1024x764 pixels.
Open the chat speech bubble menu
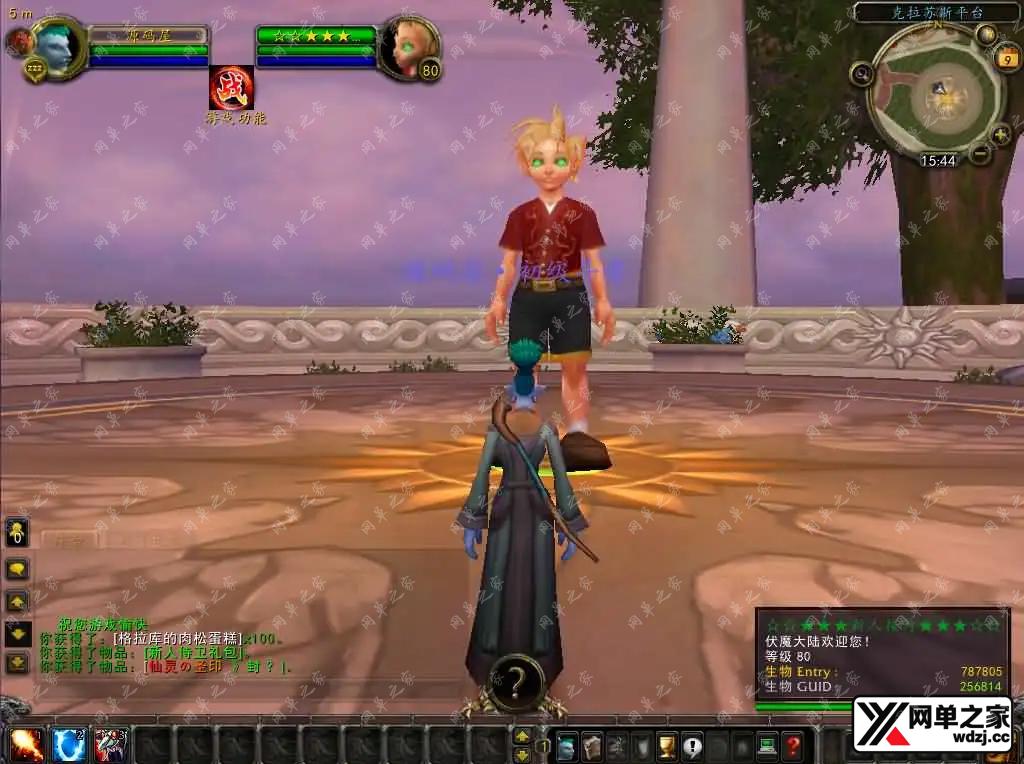pos(18,569)
